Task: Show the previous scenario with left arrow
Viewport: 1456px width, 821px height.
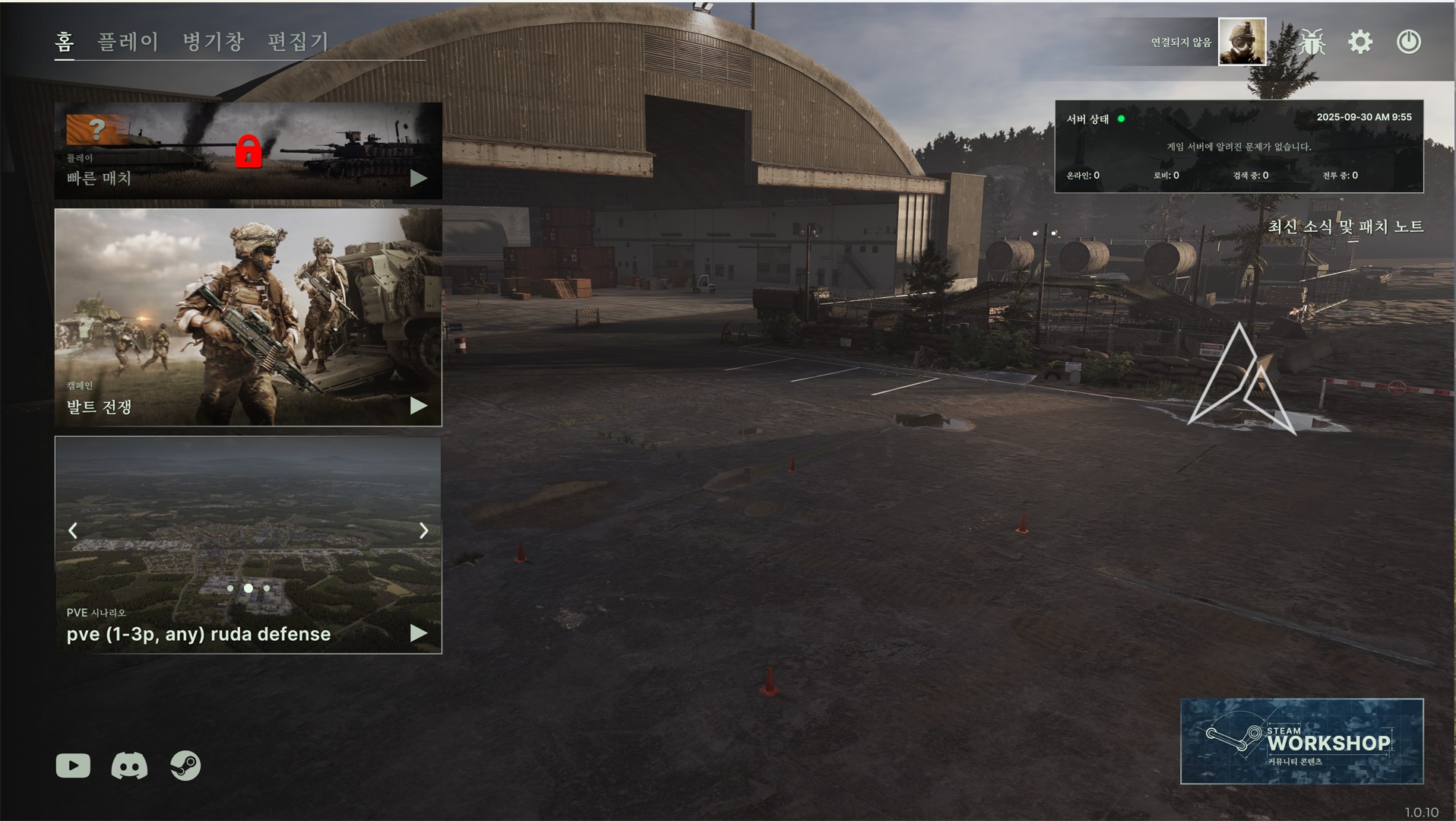Action: coord(73,531)
